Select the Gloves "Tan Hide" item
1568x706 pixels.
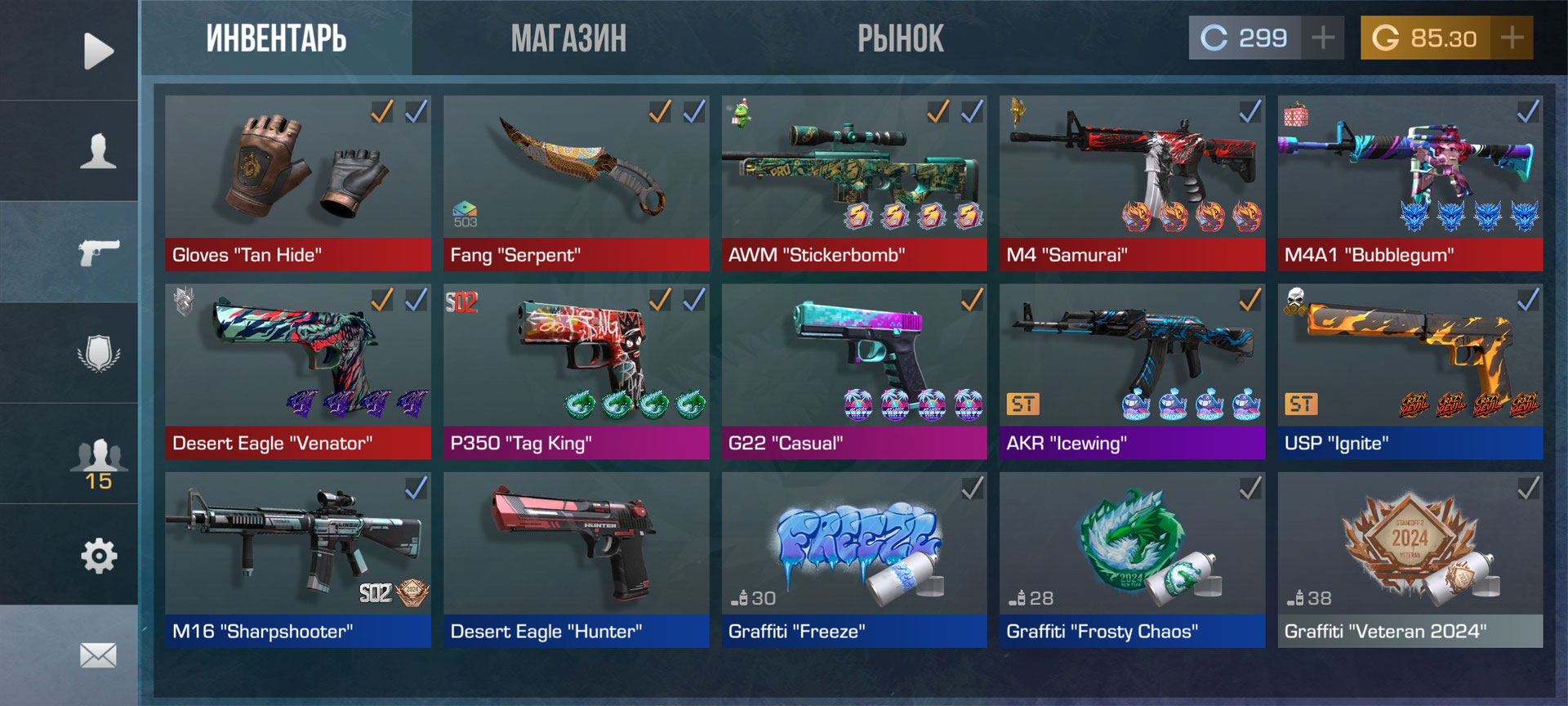(x=298, y=183)
